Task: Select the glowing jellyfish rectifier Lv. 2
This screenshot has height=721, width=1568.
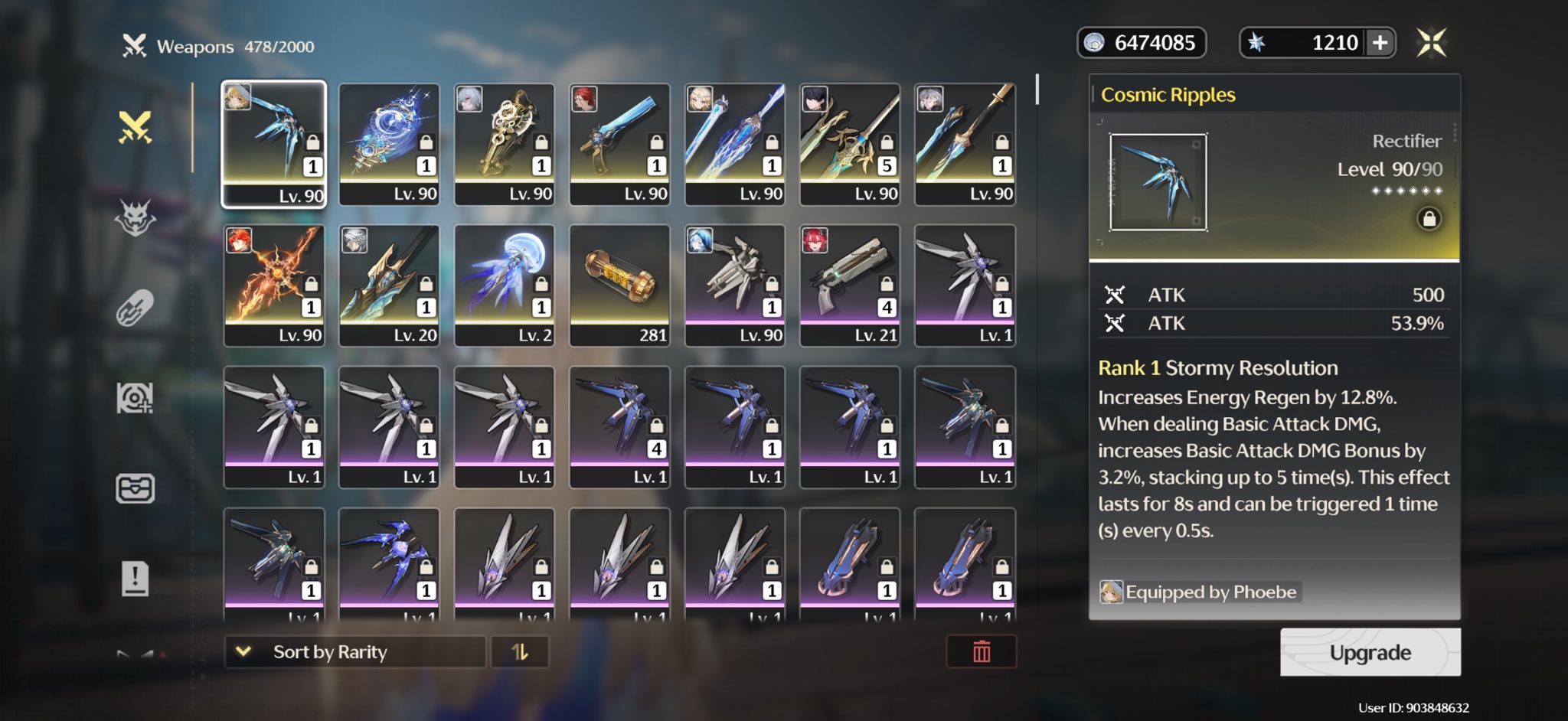Action: (505, 285)
